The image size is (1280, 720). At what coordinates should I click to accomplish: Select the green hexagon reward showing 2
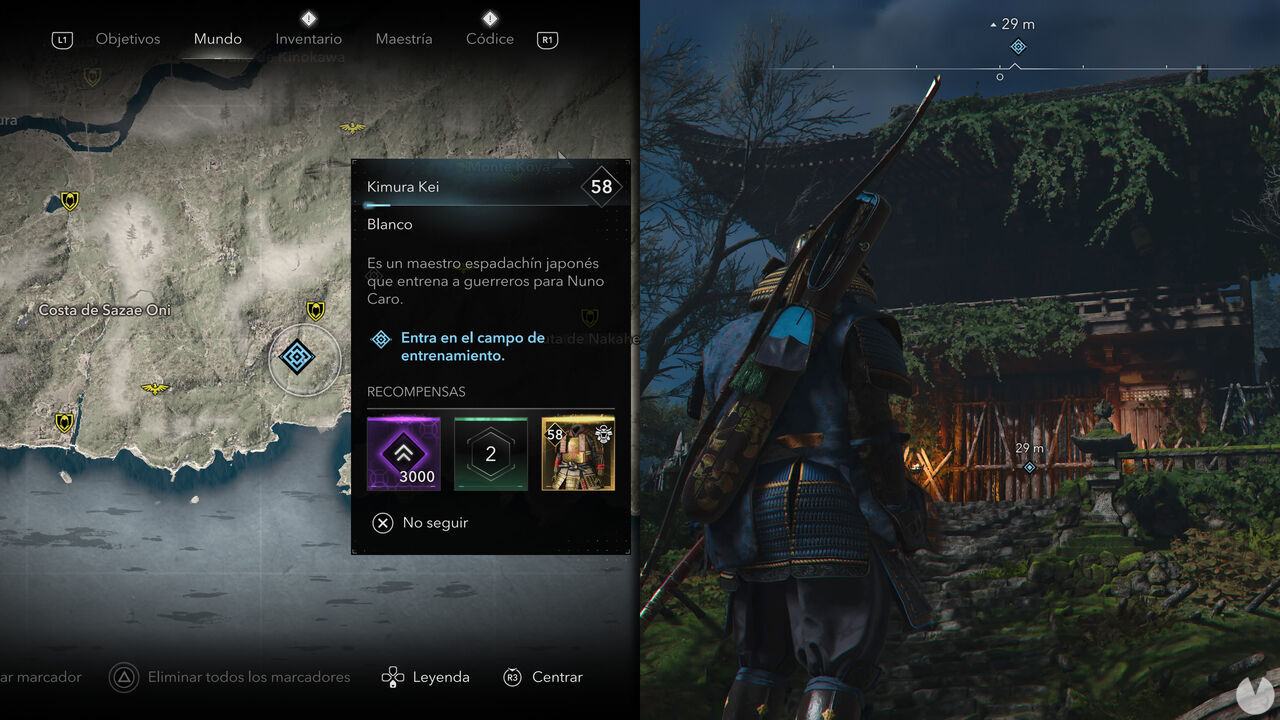point(490,452)
